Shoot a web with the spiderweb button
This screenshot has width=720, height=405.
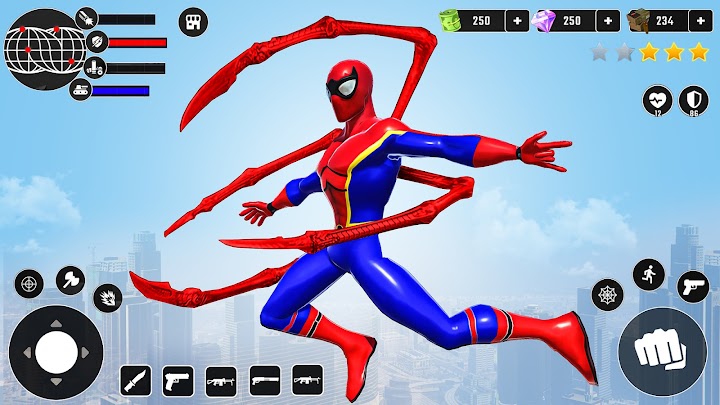pyautogui.click(x=607, y=295)
